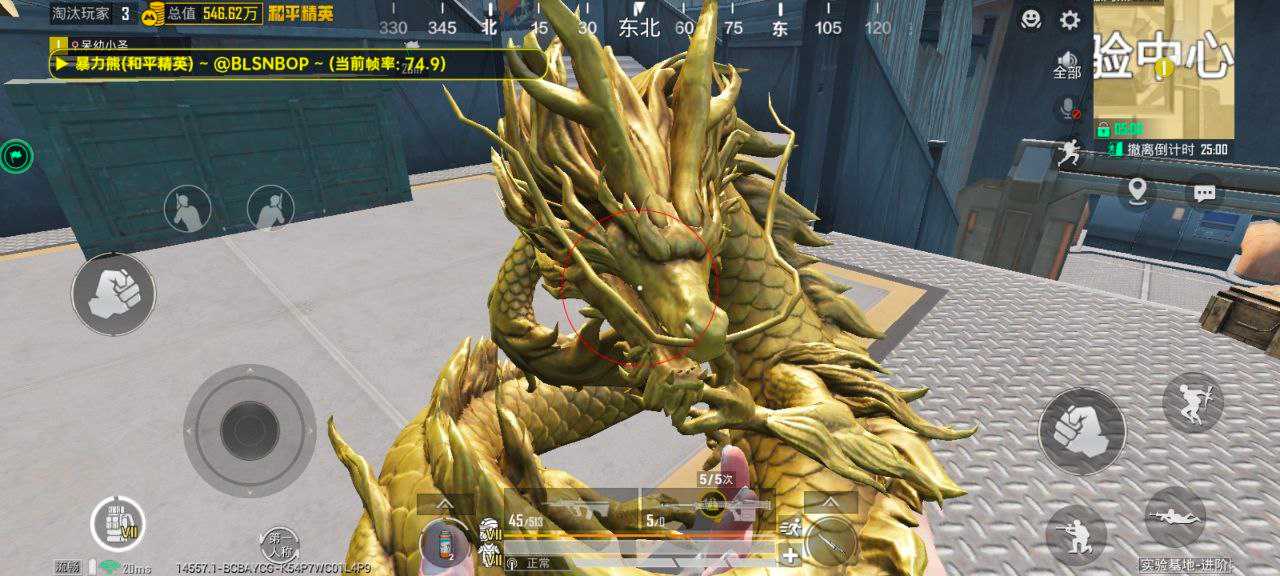The image size is (1280, 576).
Task: Toggle the 全部 voice speaker channel
Action: (1068, 65)
